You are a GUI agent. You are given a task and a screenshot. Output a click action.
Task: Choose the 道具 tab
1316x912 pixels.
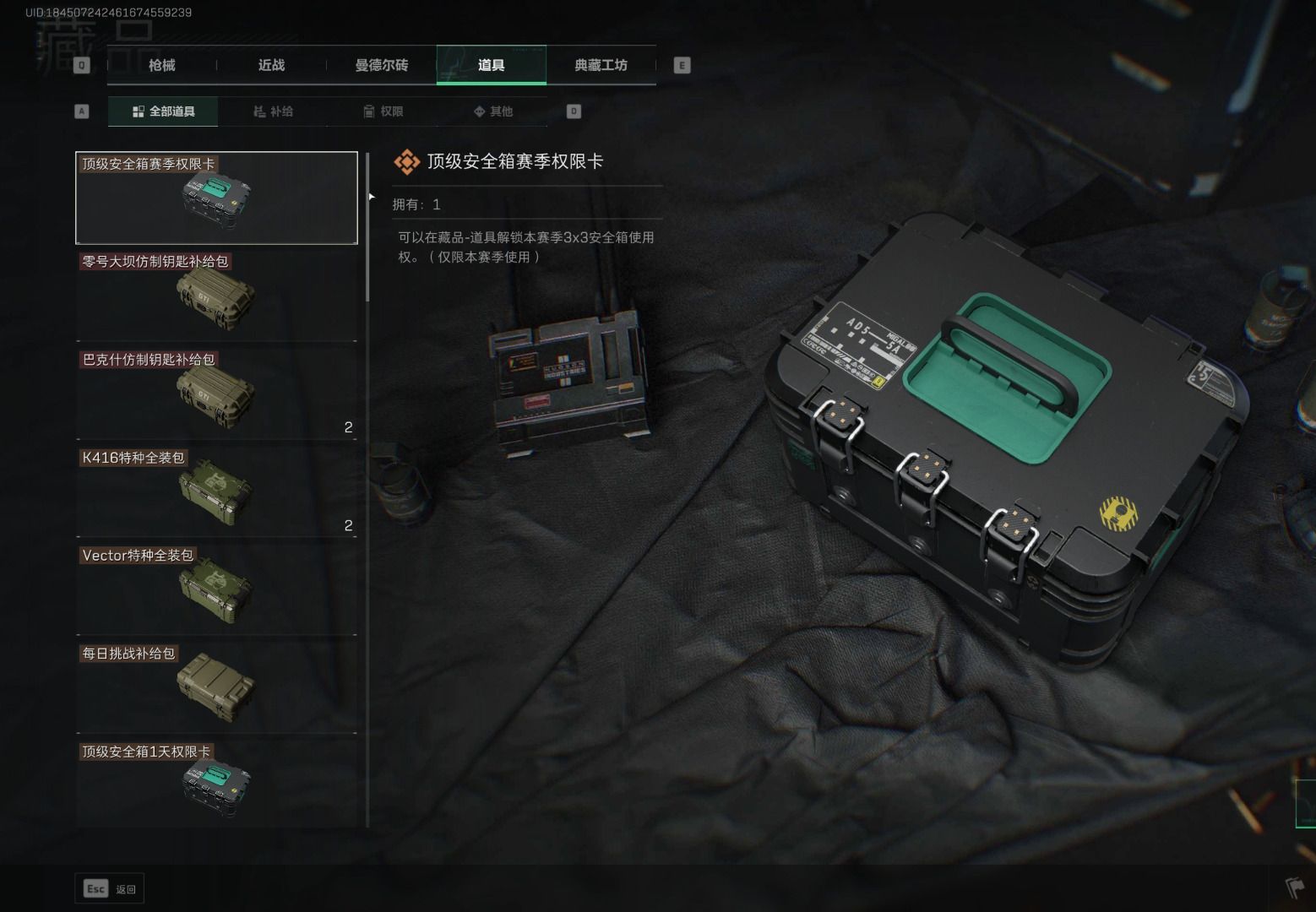491,65
